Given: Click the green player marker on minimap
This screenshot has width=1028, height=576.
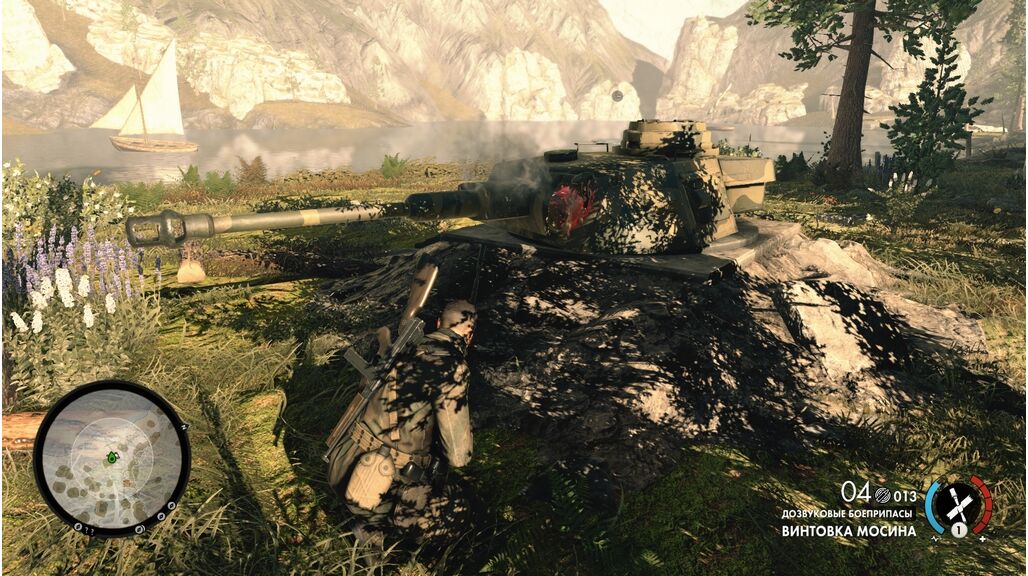Looking at the screenshot, I should point(113,457).
